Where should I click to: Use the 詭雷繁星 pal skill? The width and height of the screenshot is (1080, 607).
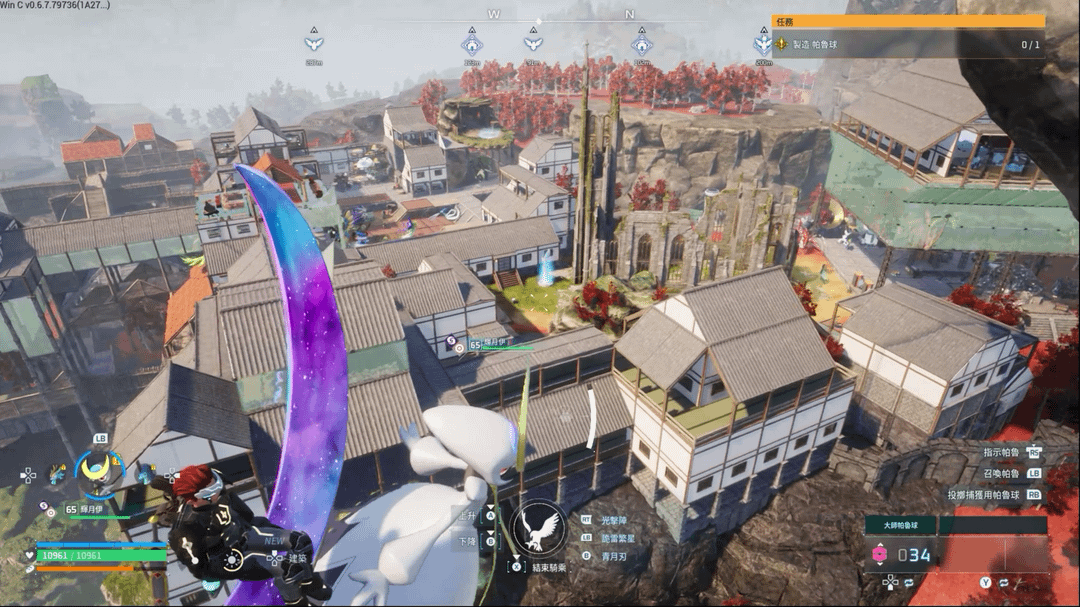pos(616,538)
